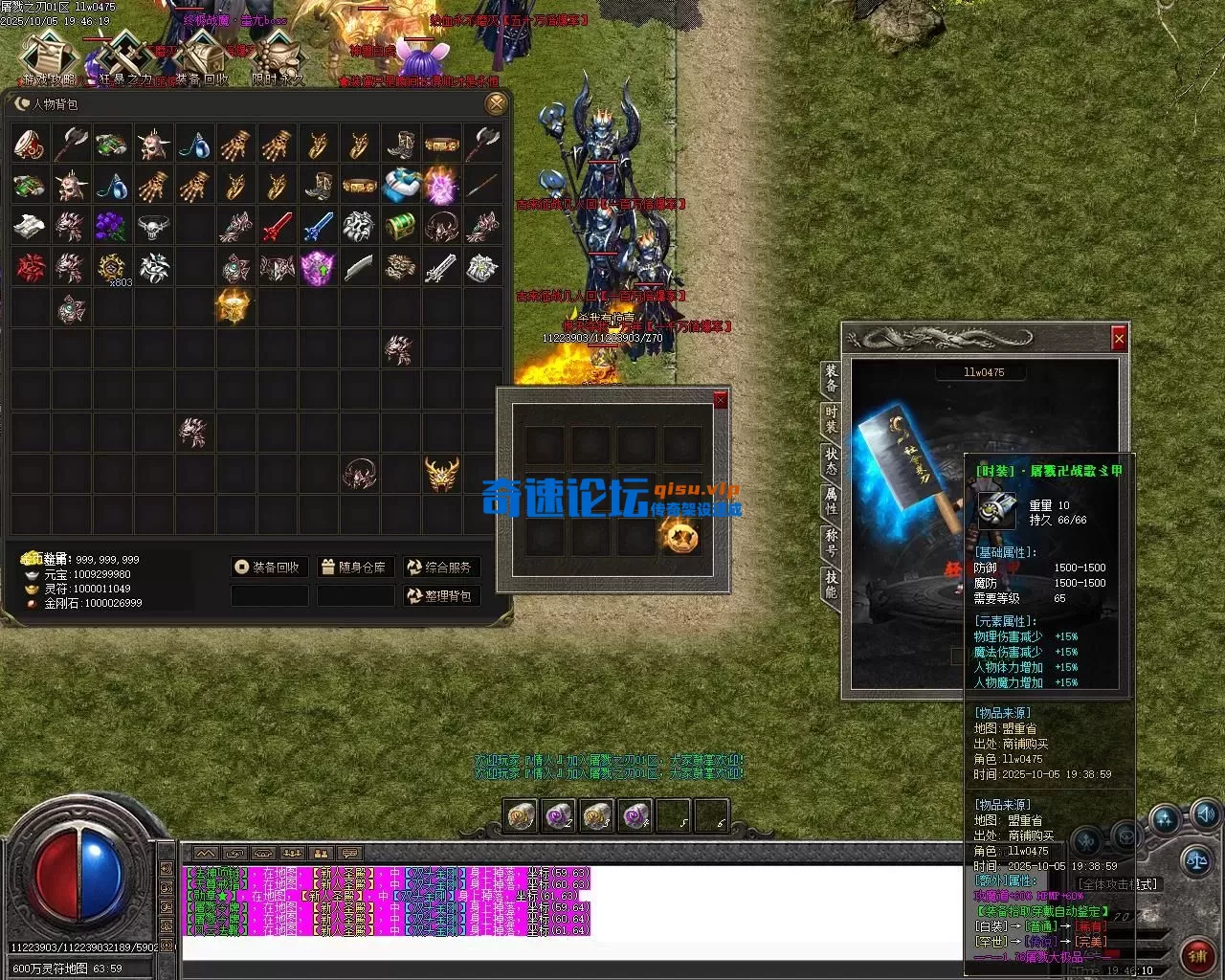Switch to the 称号 title tab
This screenshot has width=1225, height=980.
pos(831,542)
